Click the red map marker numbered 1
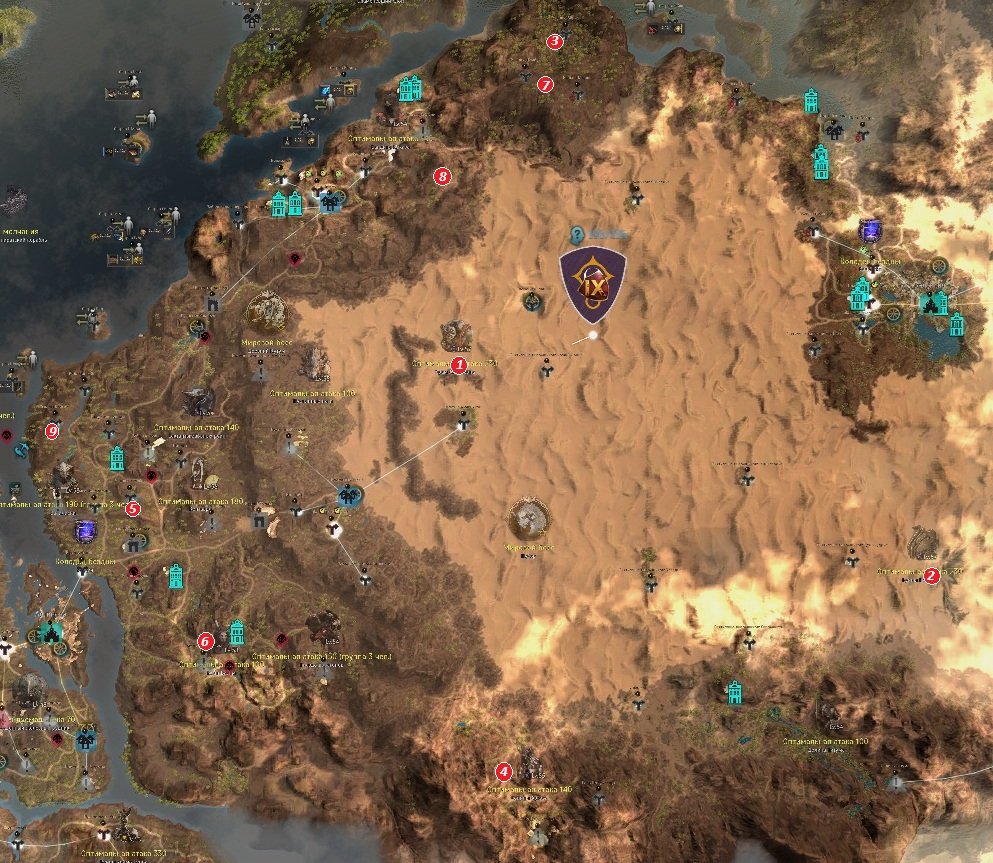The height and width of the screenshot is (863, 993). click(x=459, y=365)
